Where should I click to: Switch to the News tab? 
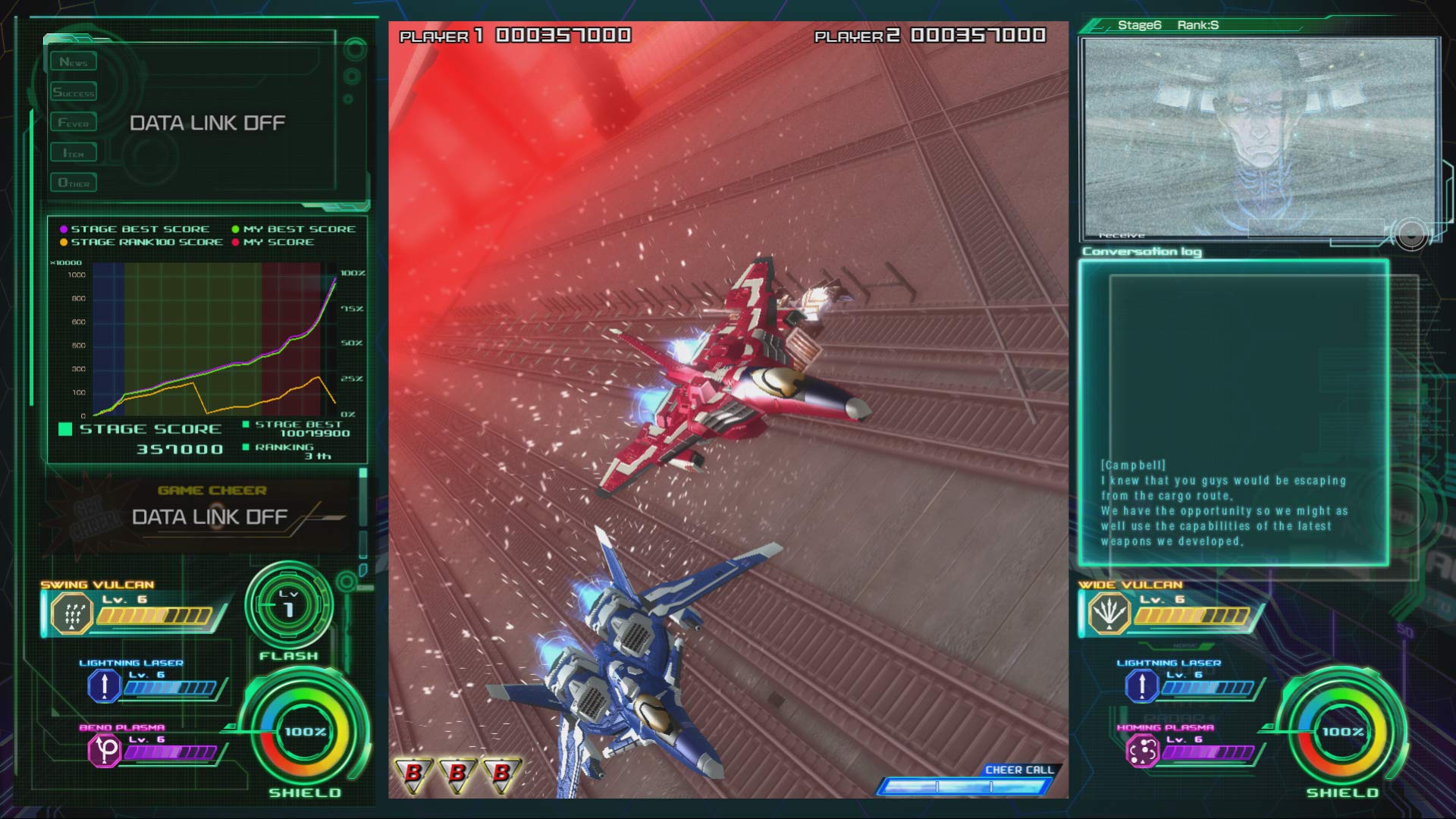click(74, 61)
